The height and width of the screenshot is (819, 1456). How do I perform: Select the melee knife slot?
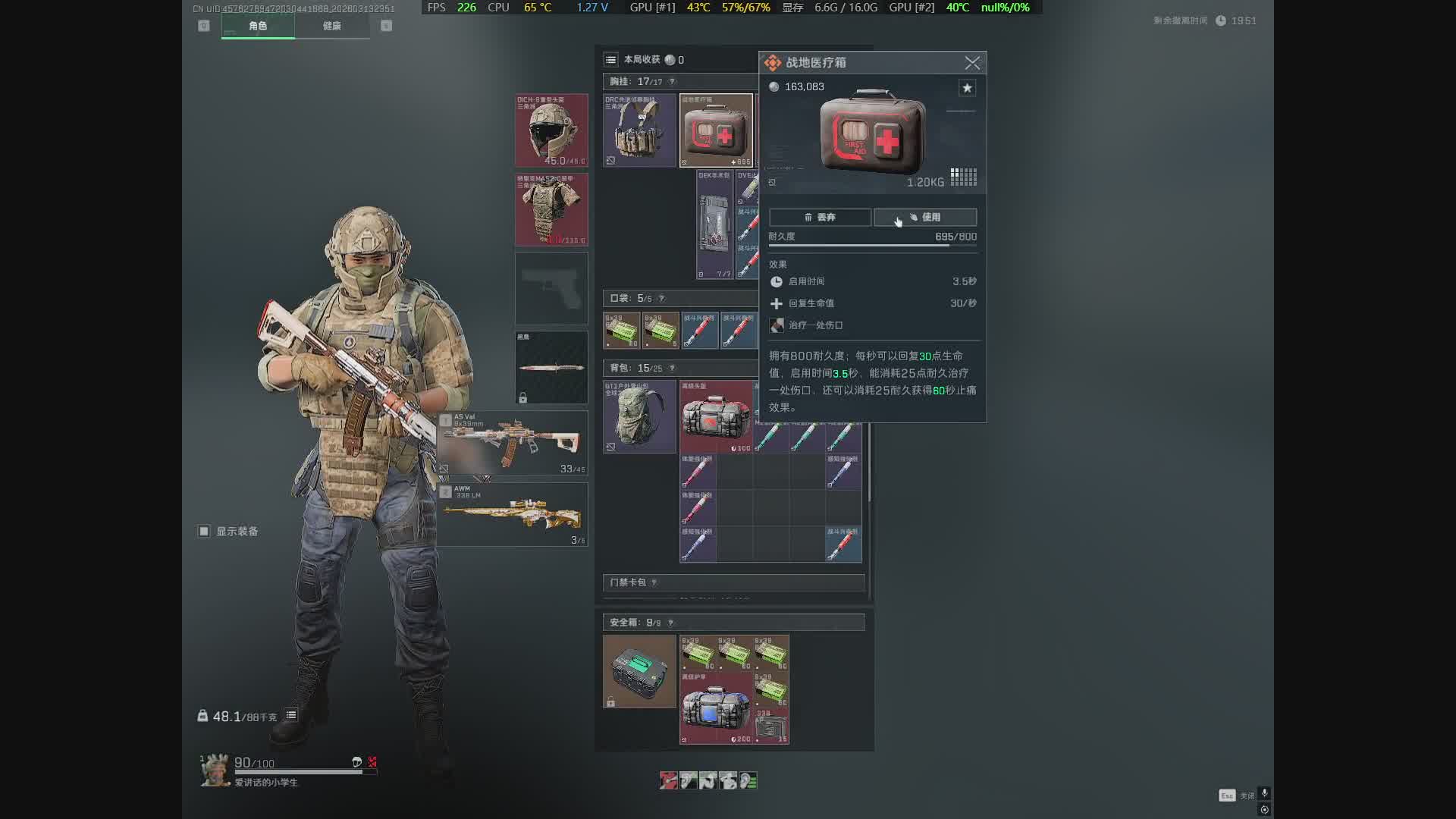[551, 368]
